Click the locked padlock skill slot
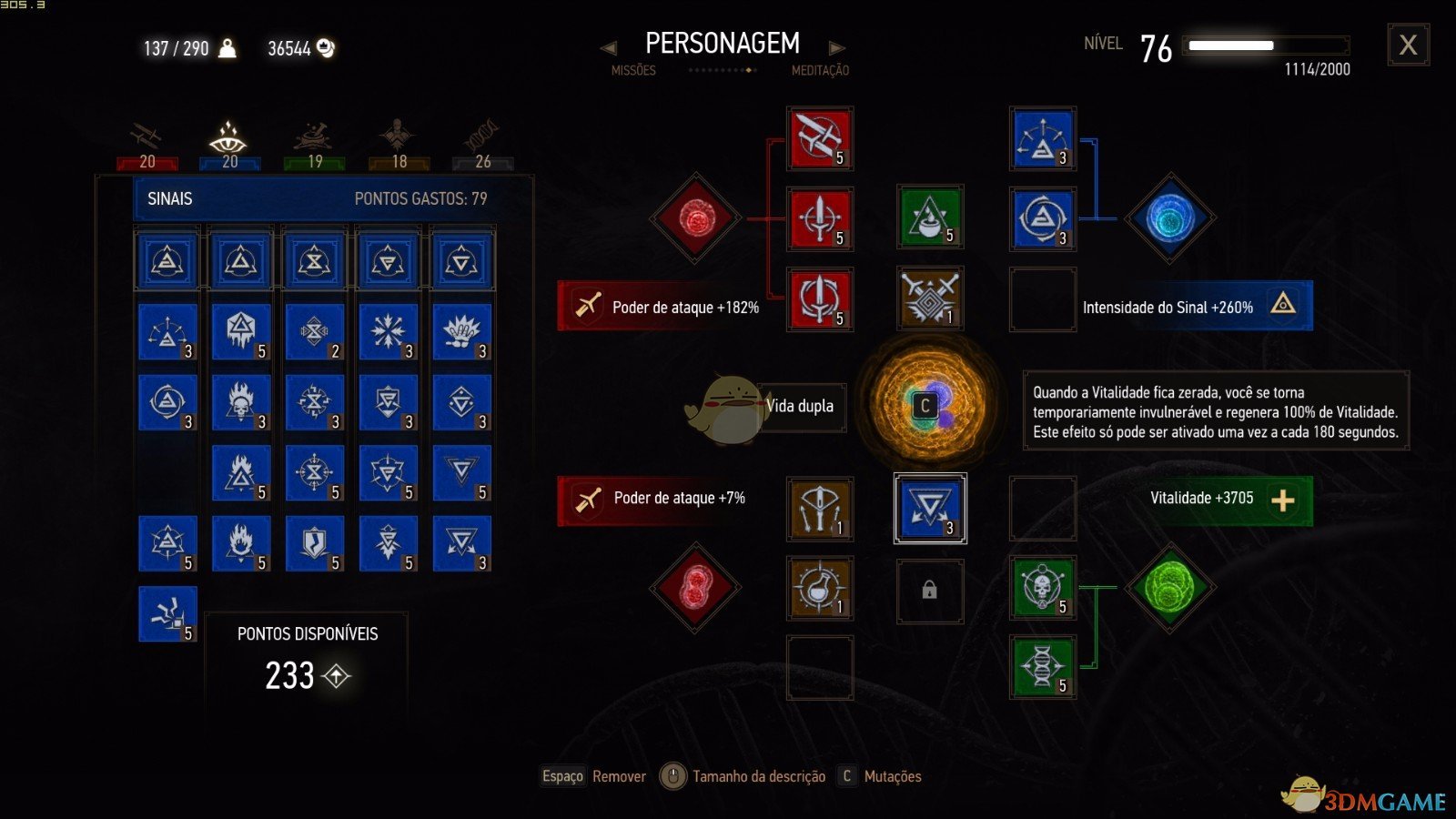The height and width of the screenshot is (819, 1456). click(x=929, y=590)
